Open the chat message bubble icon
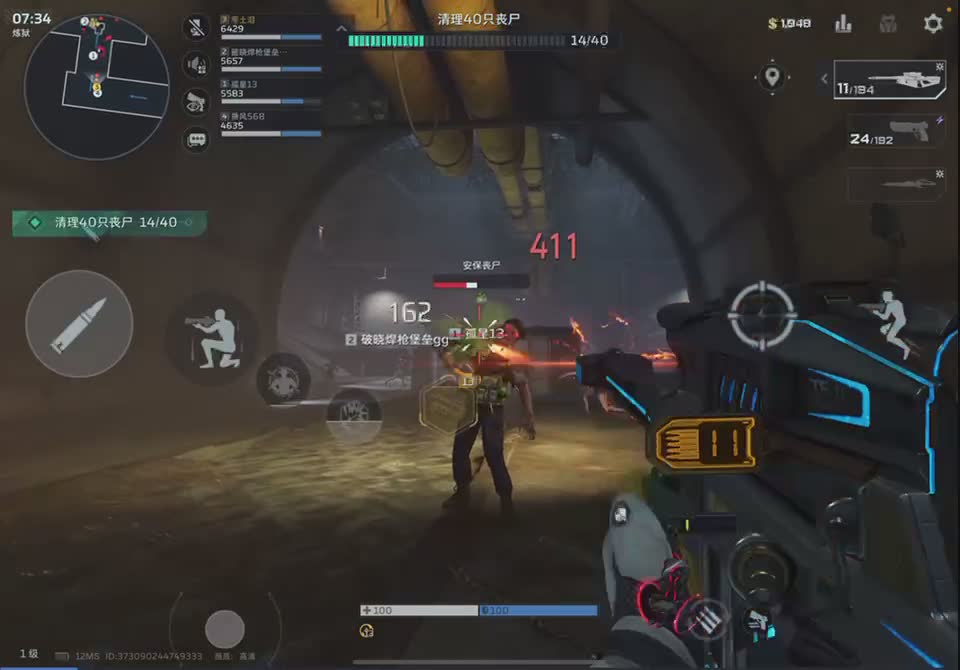This screenshot has width=960, height=670. click(x=196, y=139)
